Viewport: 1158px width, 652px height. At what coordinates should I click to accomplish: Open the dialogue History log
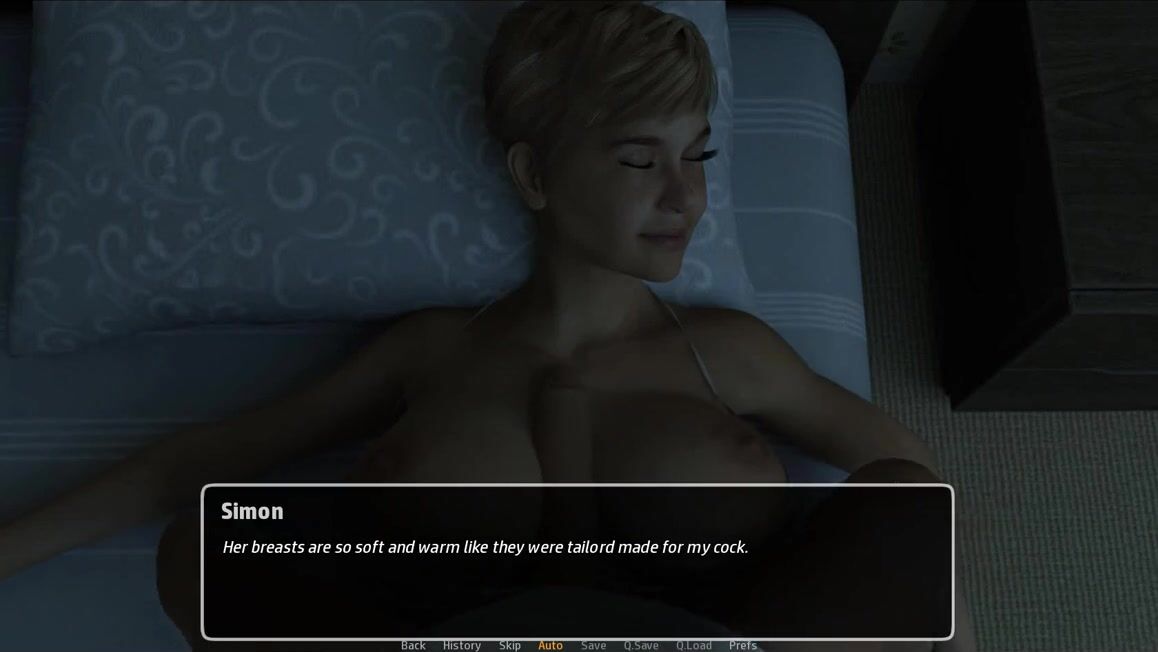pyautogui.click(x=462, y=645)
